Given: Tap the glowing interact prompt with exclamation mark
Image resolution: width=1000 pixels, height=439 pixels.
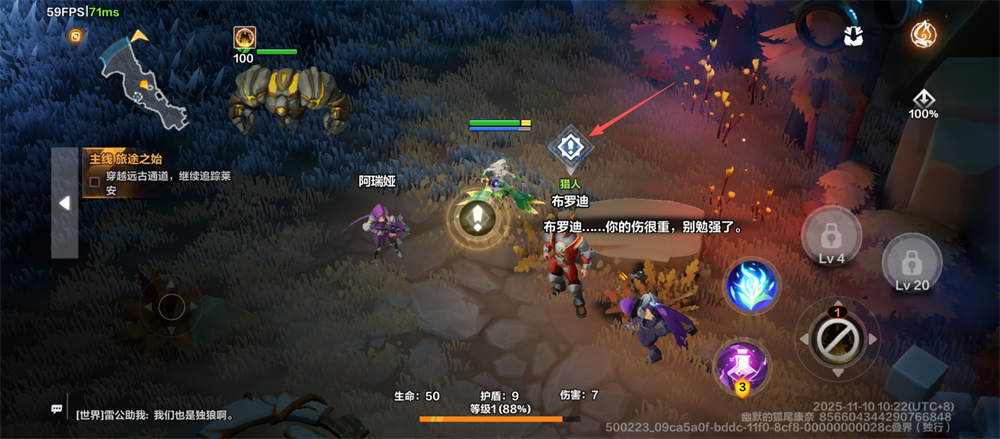Looking at the screenshot, I should pos(481,219).
